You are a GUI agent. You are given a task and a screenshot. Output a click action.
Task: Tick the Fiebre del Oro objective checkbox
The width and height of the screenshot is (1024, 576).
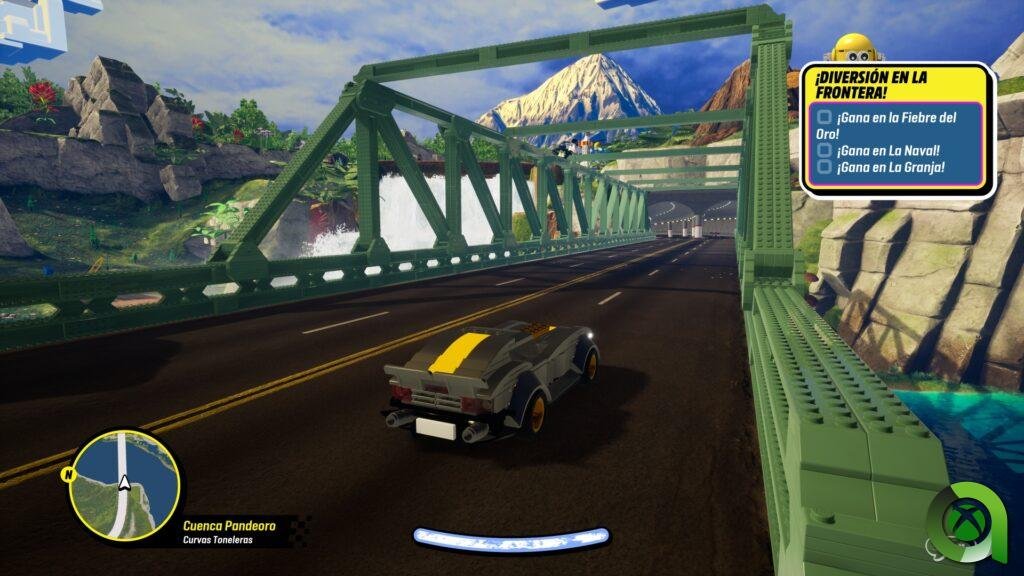[x=825, y=119]
